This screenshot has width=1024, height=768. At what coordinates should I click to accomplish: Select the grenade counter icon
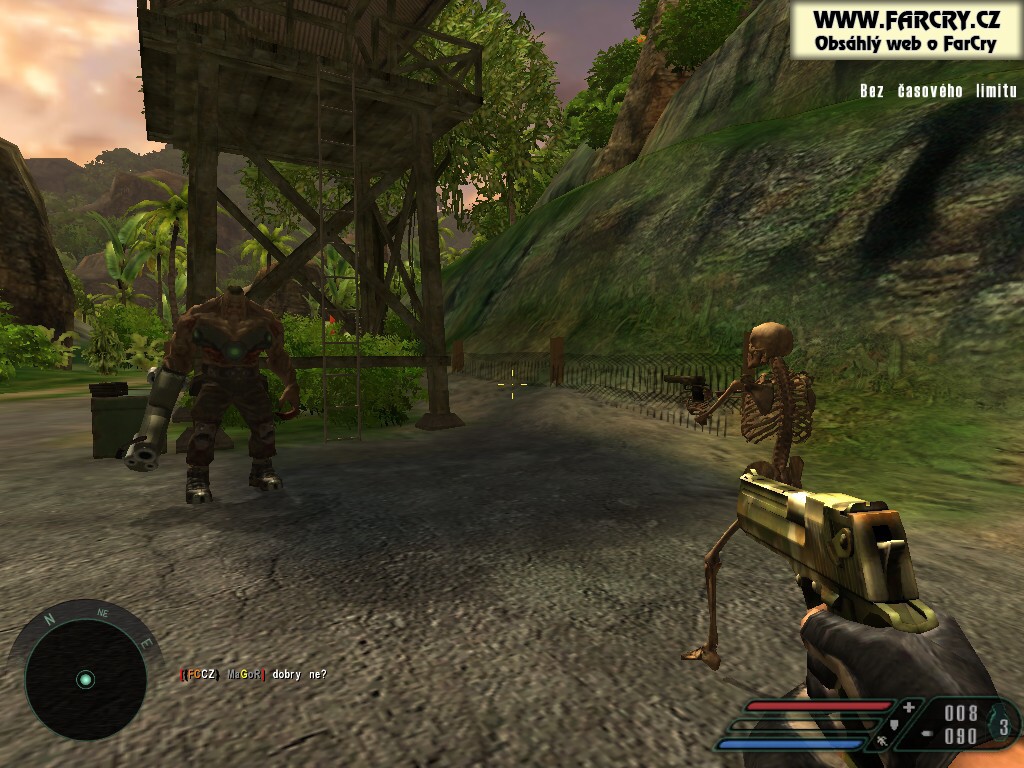pos(1003,727)
